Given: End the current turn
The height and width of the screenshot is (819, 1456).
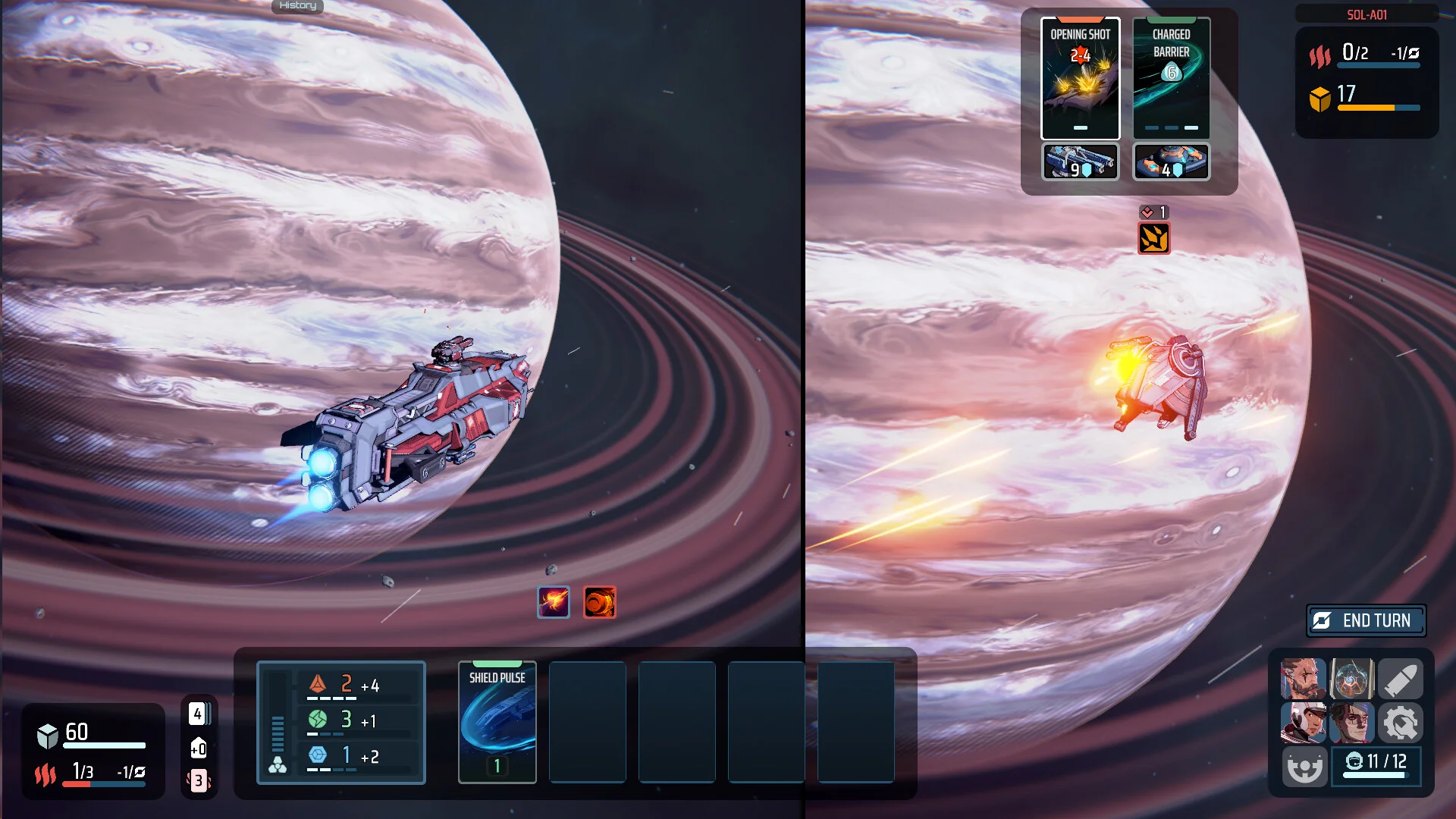Looking at the screenshot, I should click(x=1366, y=621).
